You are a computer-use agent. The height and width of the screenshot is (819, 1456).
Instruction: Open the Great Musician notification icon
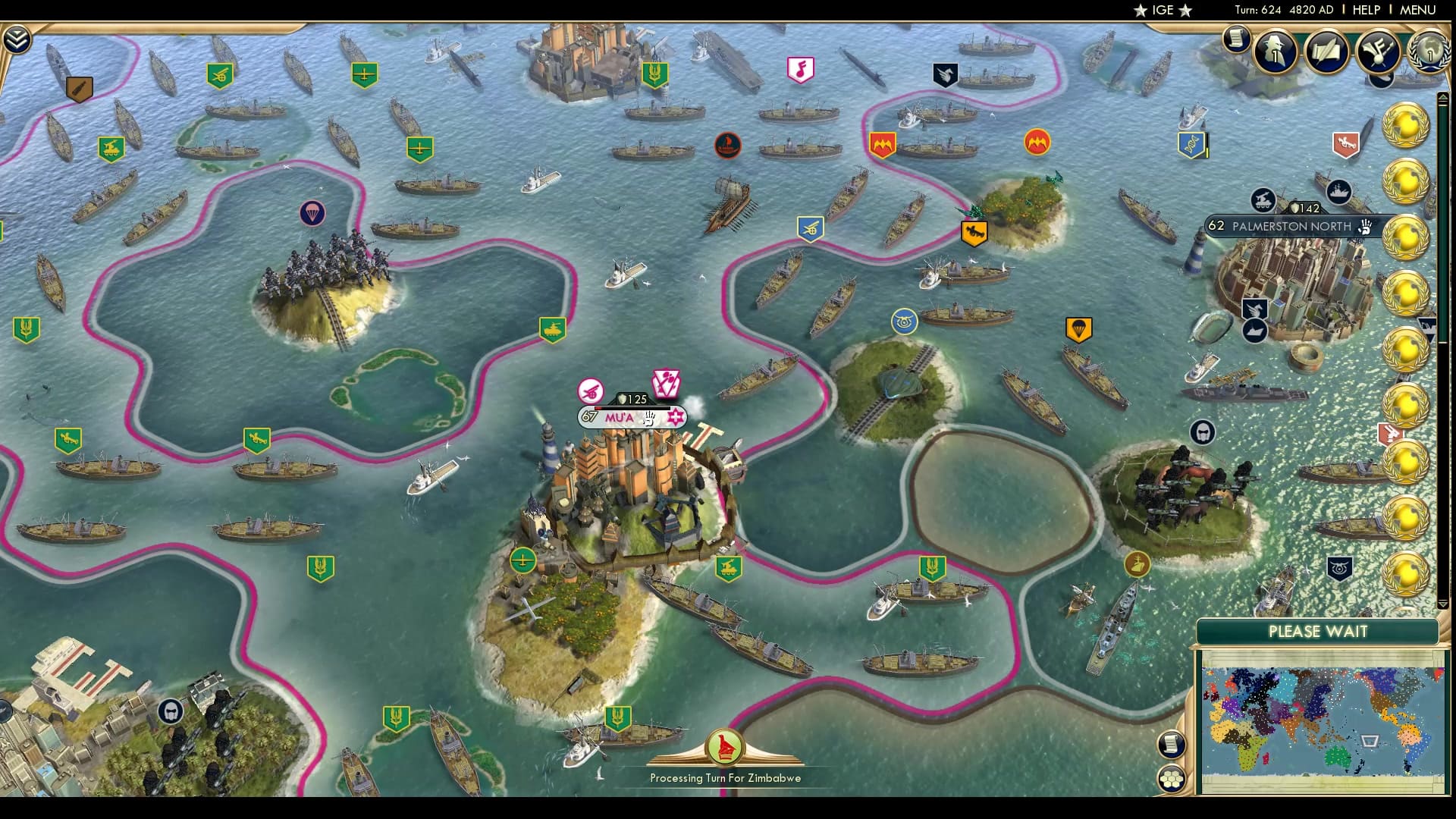pos(1377,52)
